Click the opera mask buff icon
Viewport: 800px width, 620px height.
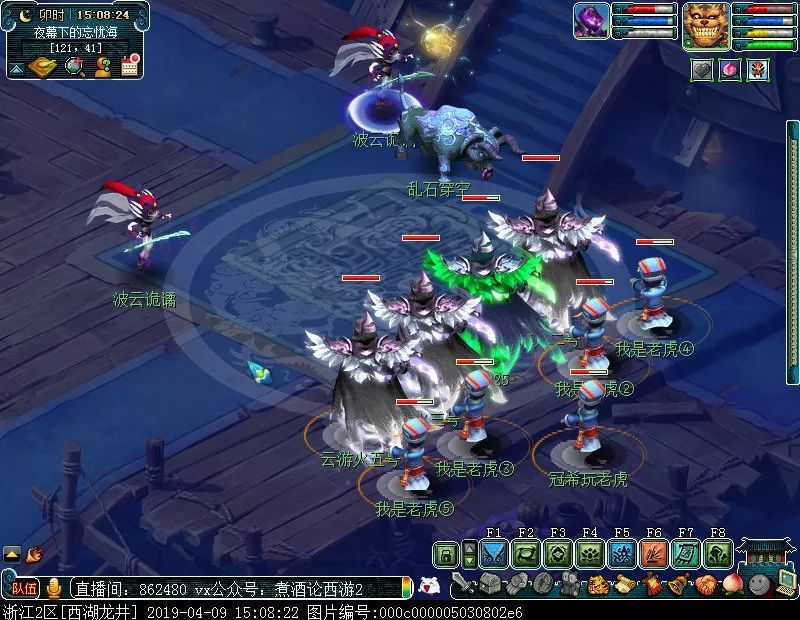(x=757, y=70)
